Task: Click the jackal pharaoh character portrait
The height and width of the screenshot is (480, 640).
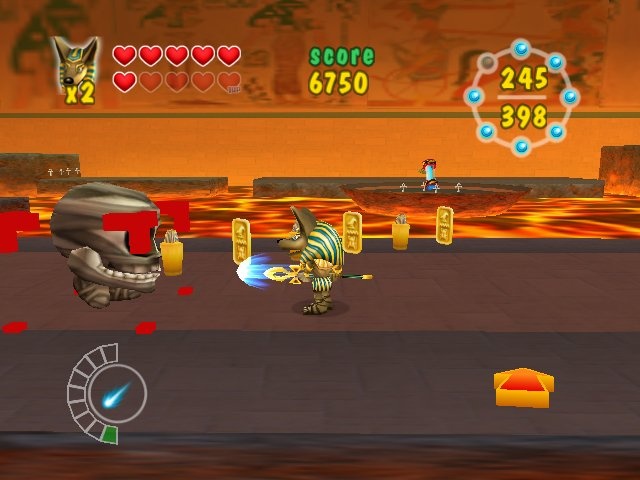Action: [74, 67]
